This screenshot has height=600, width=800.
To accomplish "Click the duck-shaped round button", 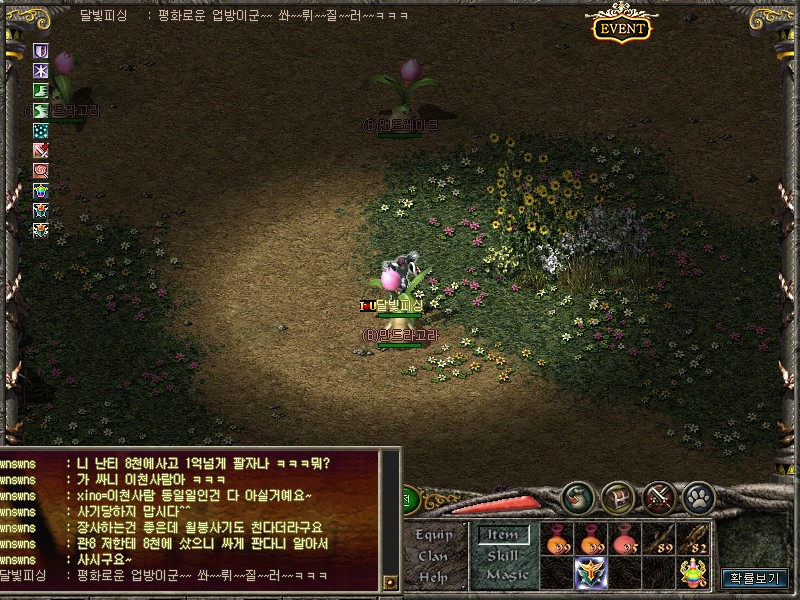I will point(578,496).
